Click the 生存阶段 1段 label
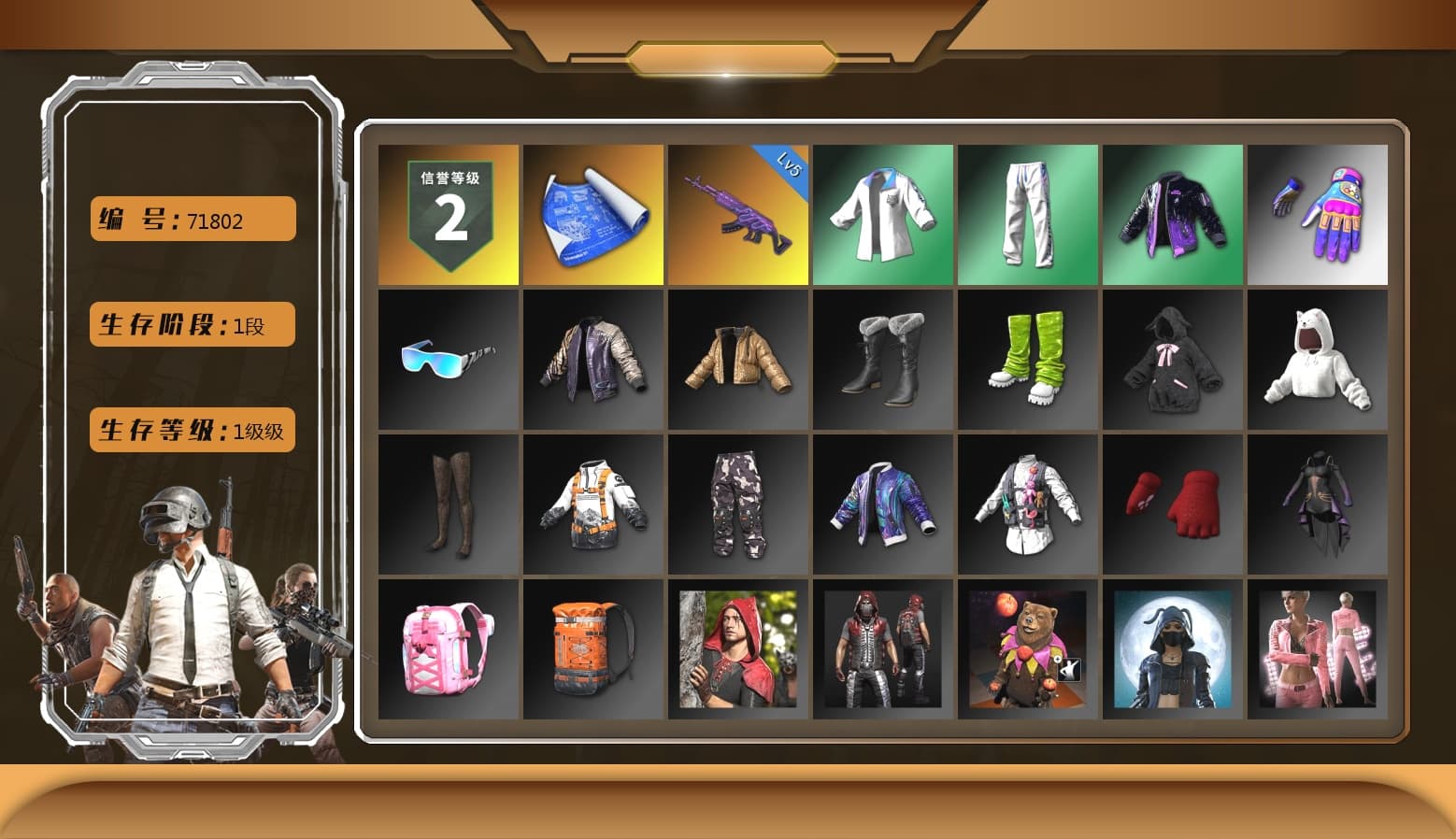 point(192,325)
